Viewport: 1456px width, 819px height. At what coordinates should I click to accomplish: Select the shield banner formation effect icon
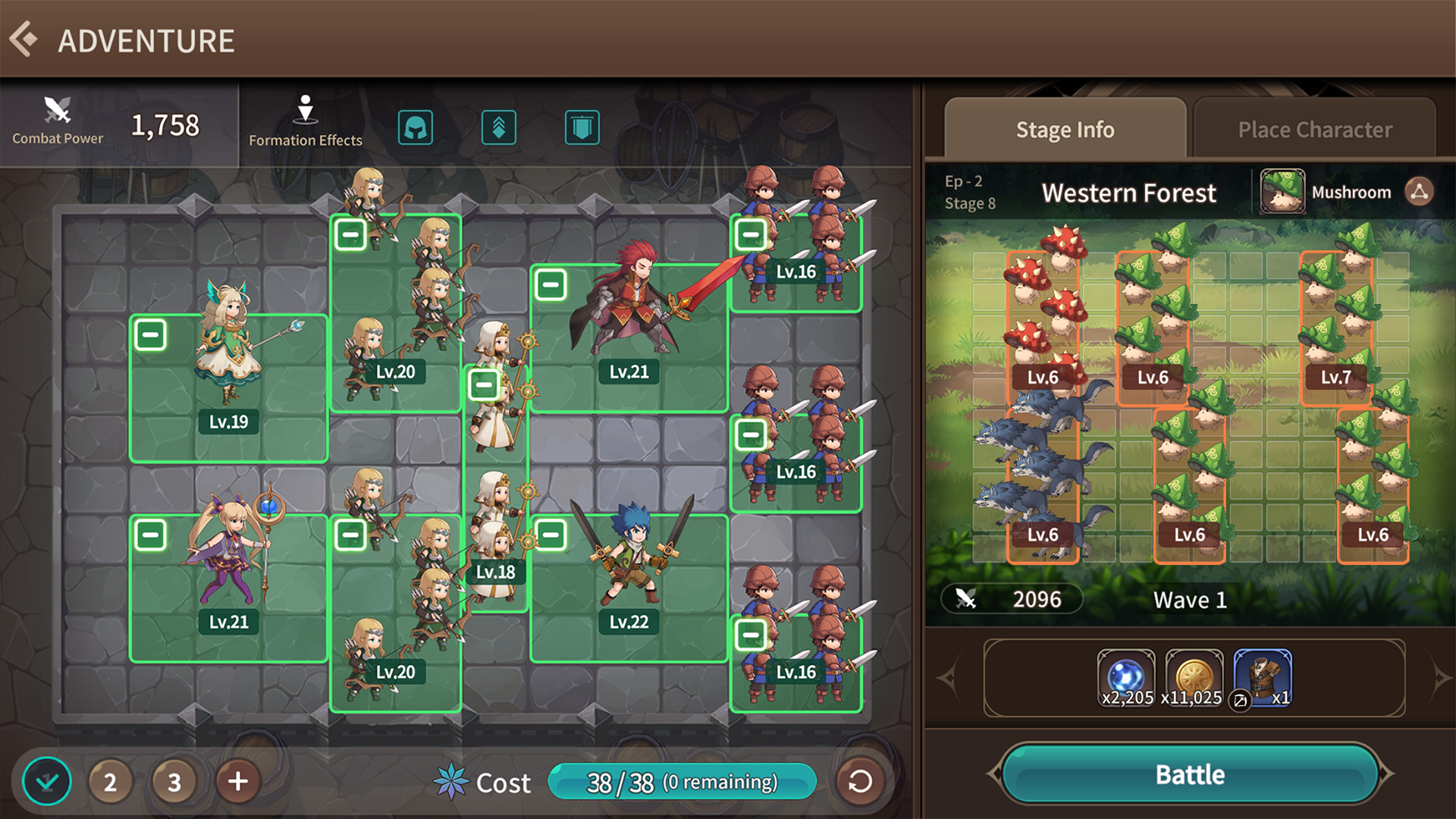click(581, 127)
